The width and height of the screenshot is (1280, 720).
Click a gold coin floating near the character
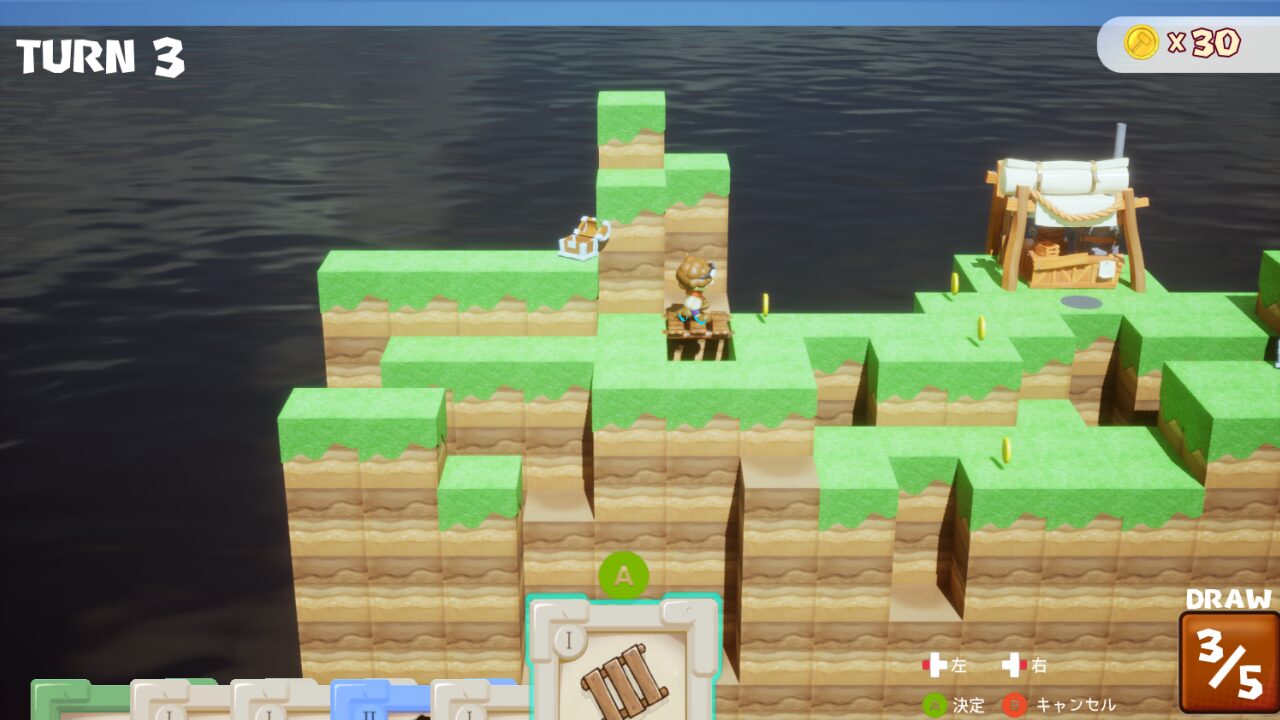coord(763,302)
